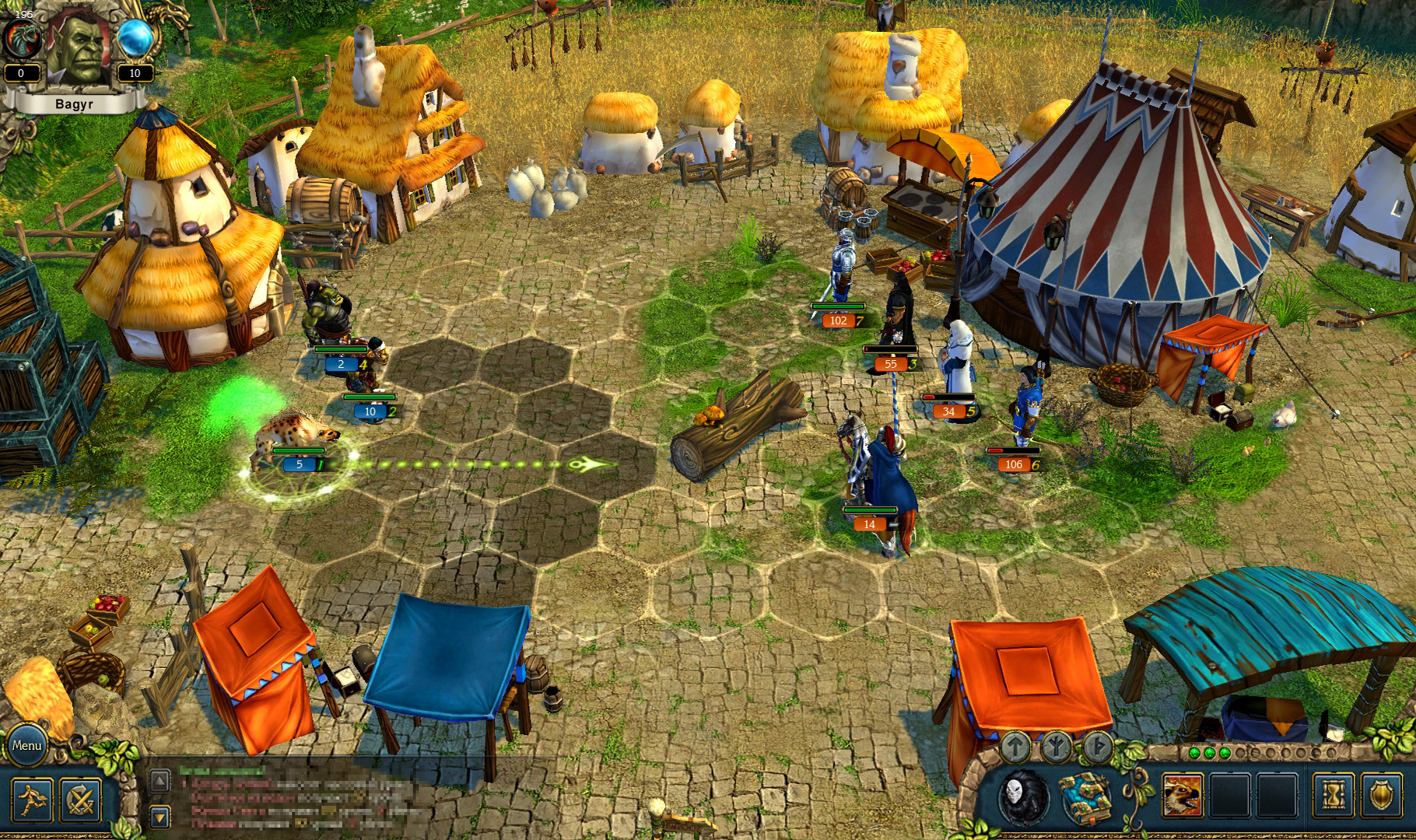Click the dragon emblem left of the portrait

[22, 37]
